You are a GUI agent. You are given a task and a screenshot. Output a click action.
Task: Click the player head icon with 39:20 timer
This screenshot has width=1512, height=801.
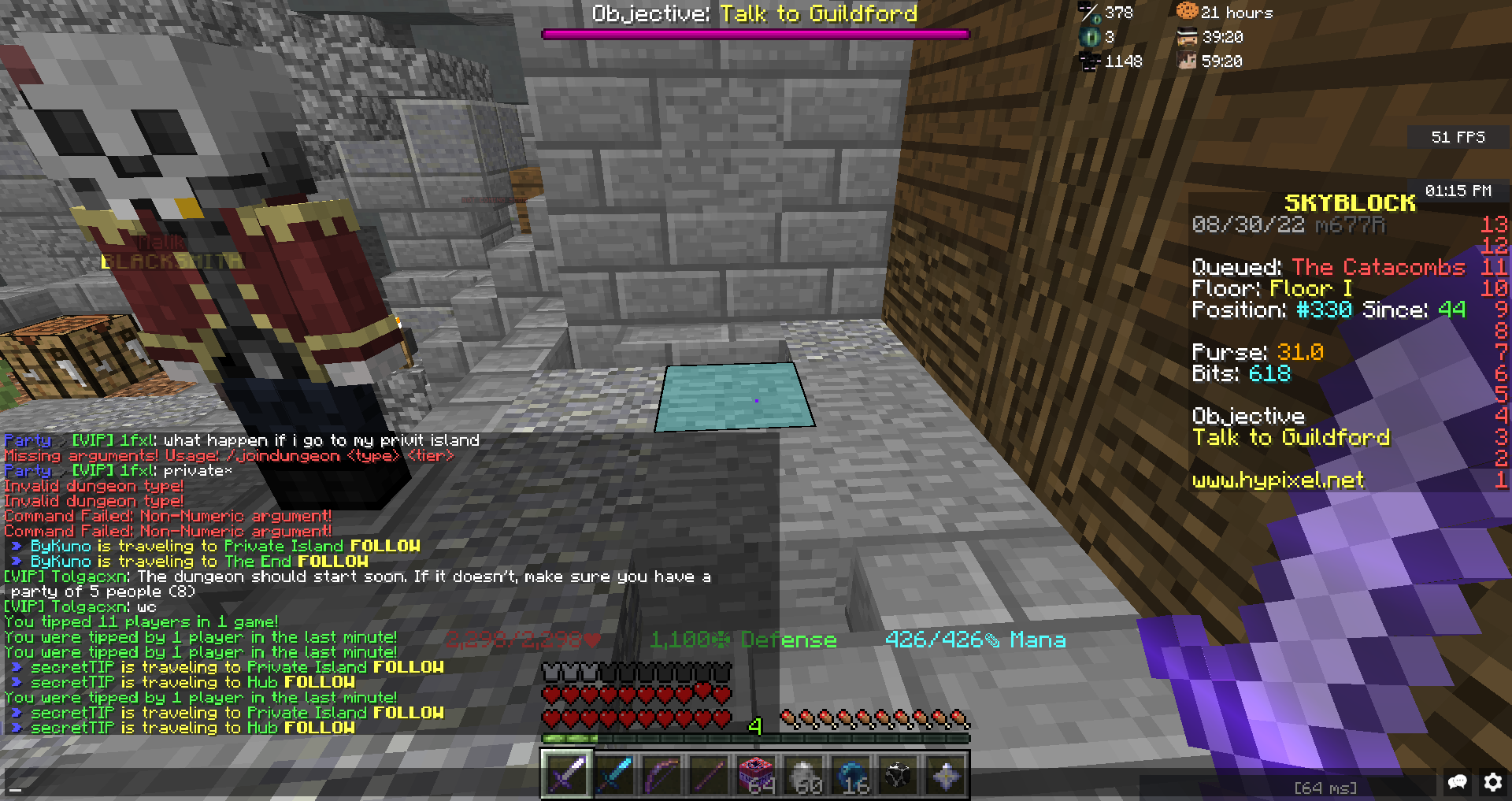[x=1188, y=36]
